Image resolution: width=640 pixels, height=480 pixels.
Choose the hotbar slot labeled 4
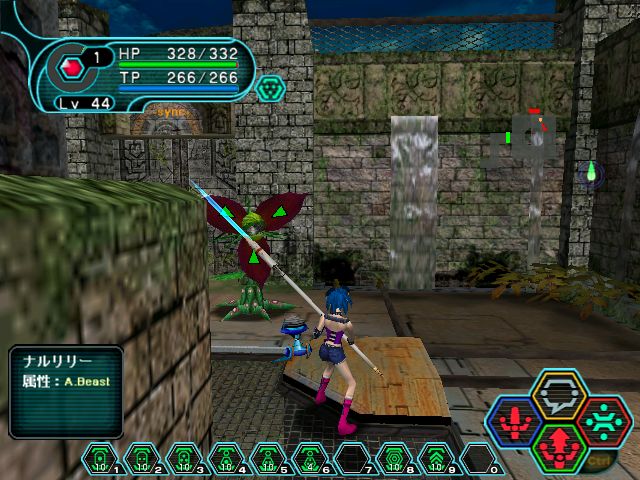(x=225, y=459)
